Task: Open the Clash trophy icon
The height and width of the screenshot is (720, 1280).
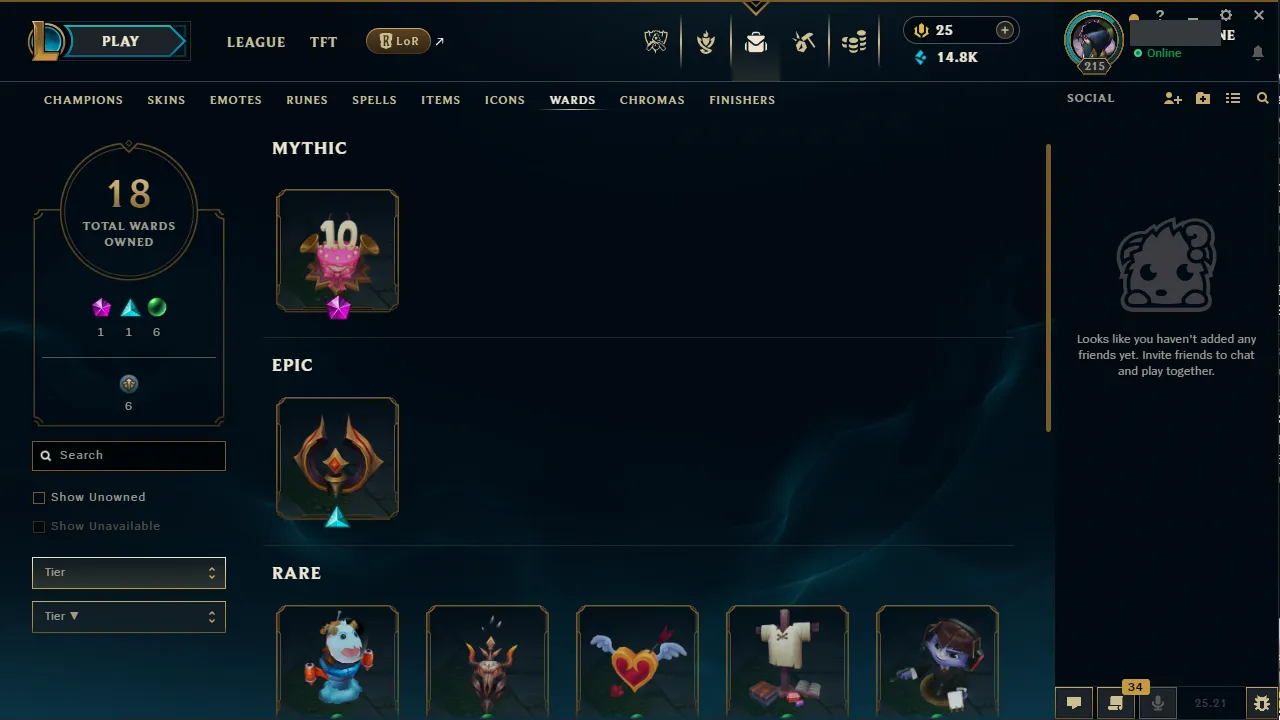Action: click(x=706, y=41)
